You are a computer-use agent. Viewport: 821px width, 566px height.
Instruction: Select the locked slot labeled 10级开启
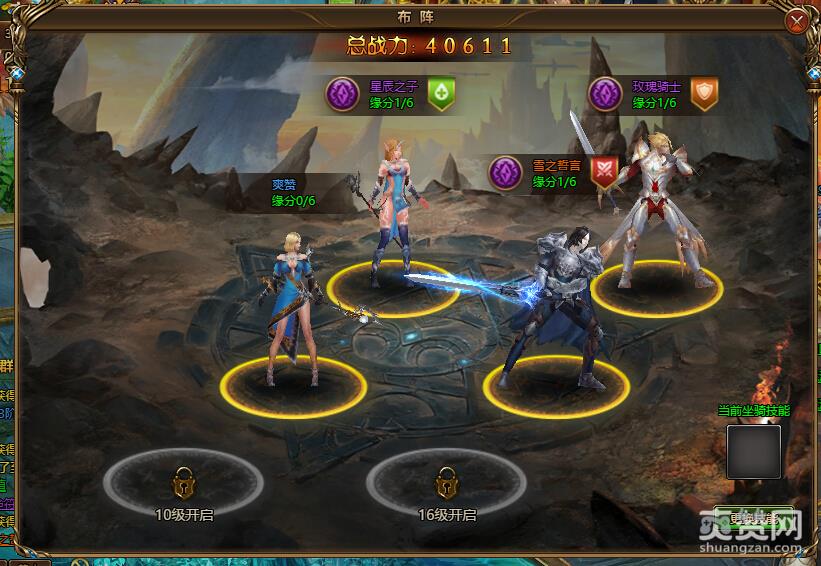click(x=183, y=484)
